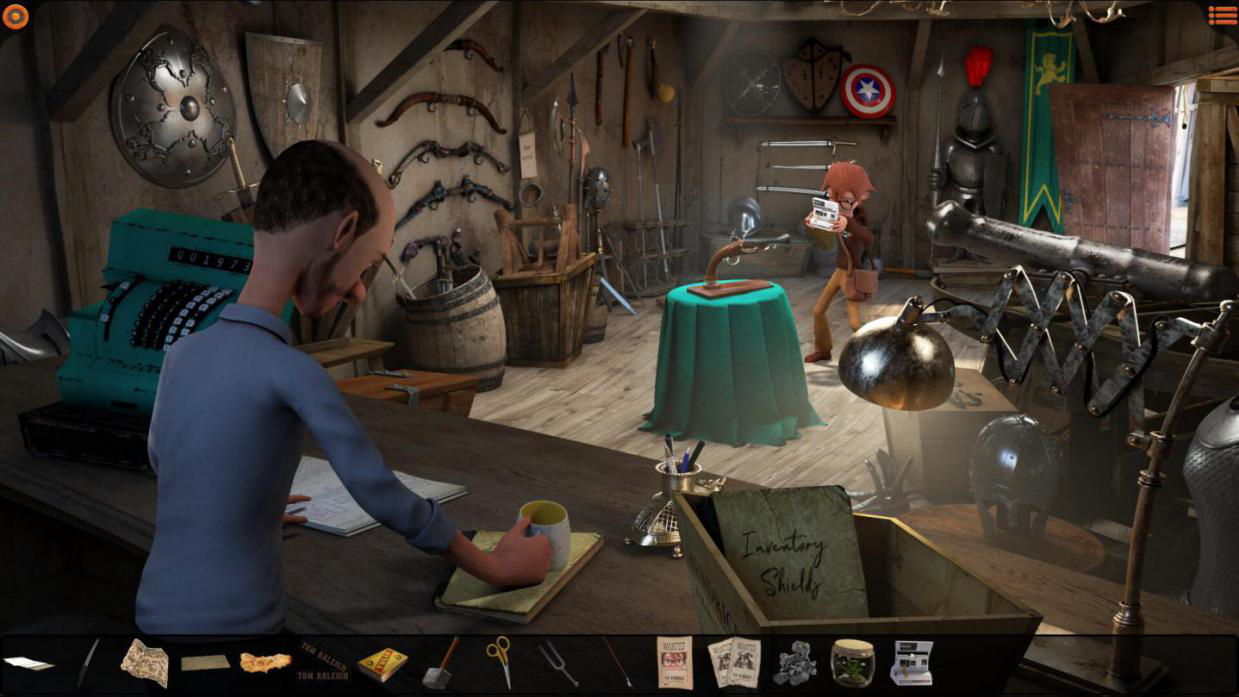Pick the thin red stick item

616,662
